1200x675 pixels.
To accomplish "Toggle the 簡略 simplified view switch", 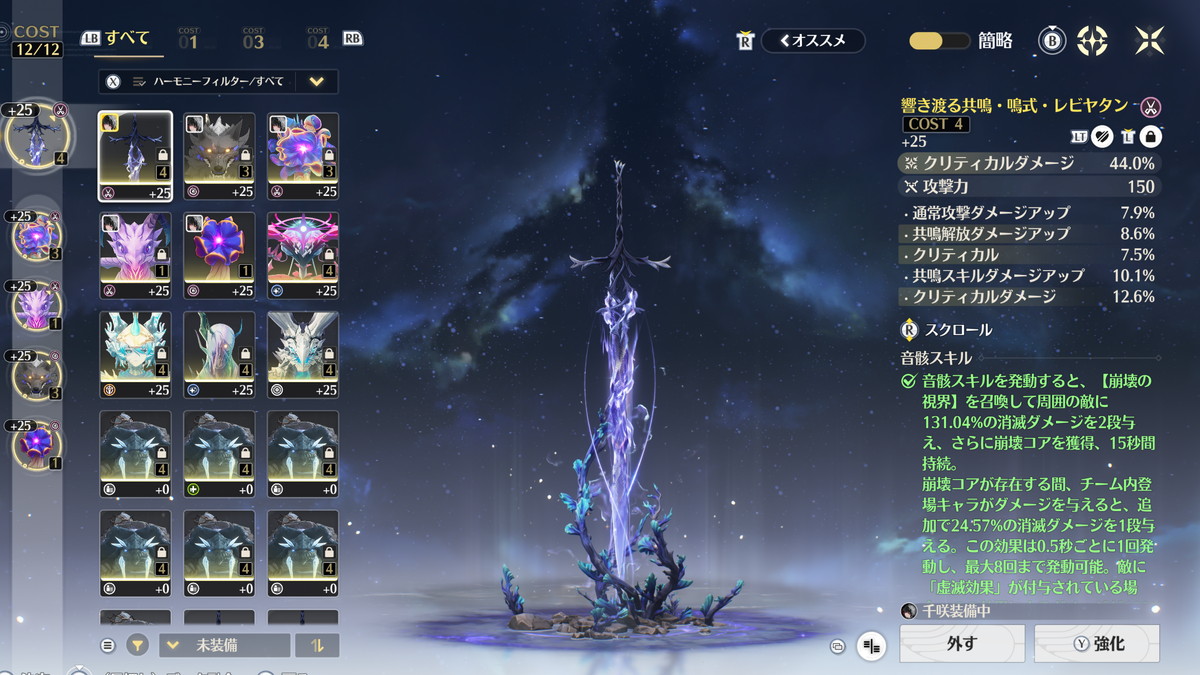I will point(940,41).
